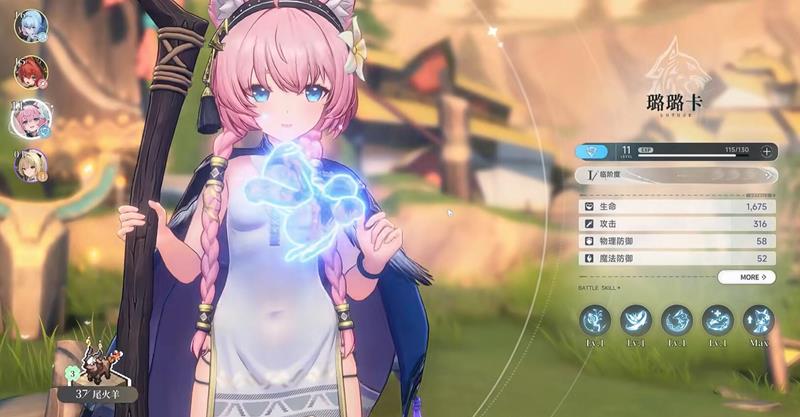Open the third battle skill with crescent icon
This screenshot has height=417, width=800.
pos(677,320)
